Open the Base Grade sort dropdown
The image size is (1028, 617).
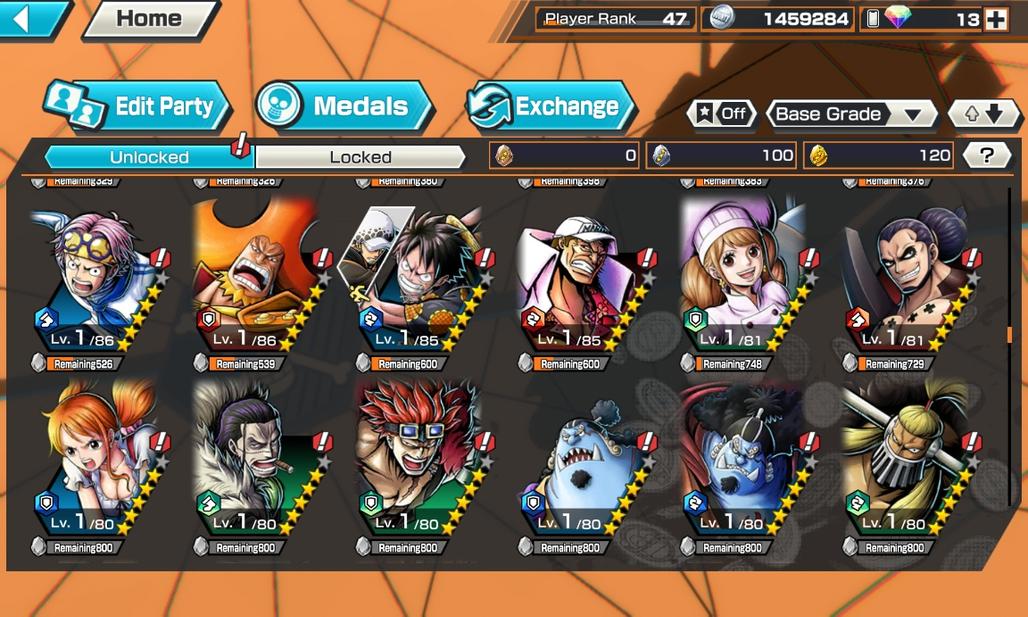pos(850,114)
